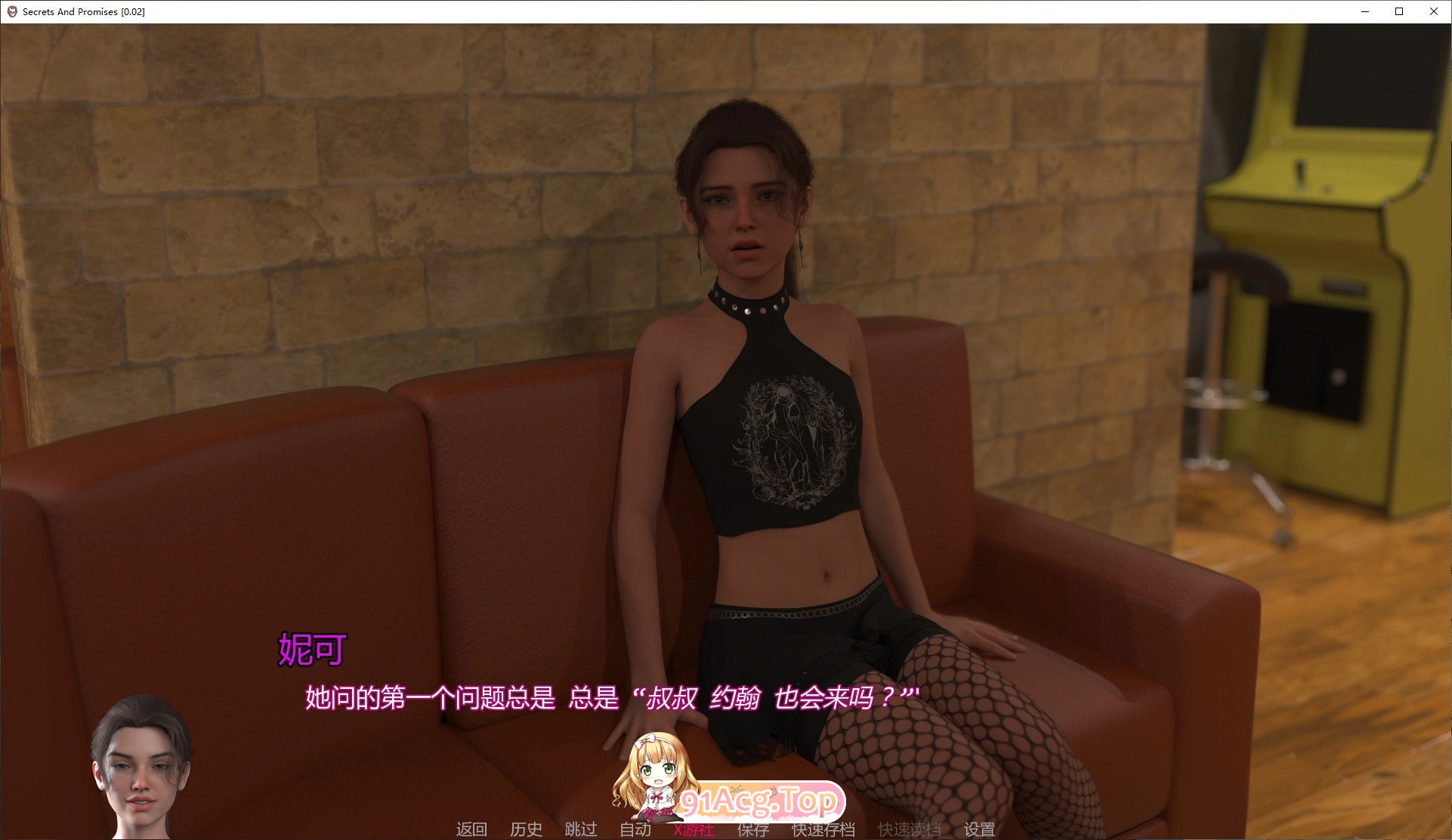Close the Secrets And Promises window
1452x840 pixels.
(1434, 11)
